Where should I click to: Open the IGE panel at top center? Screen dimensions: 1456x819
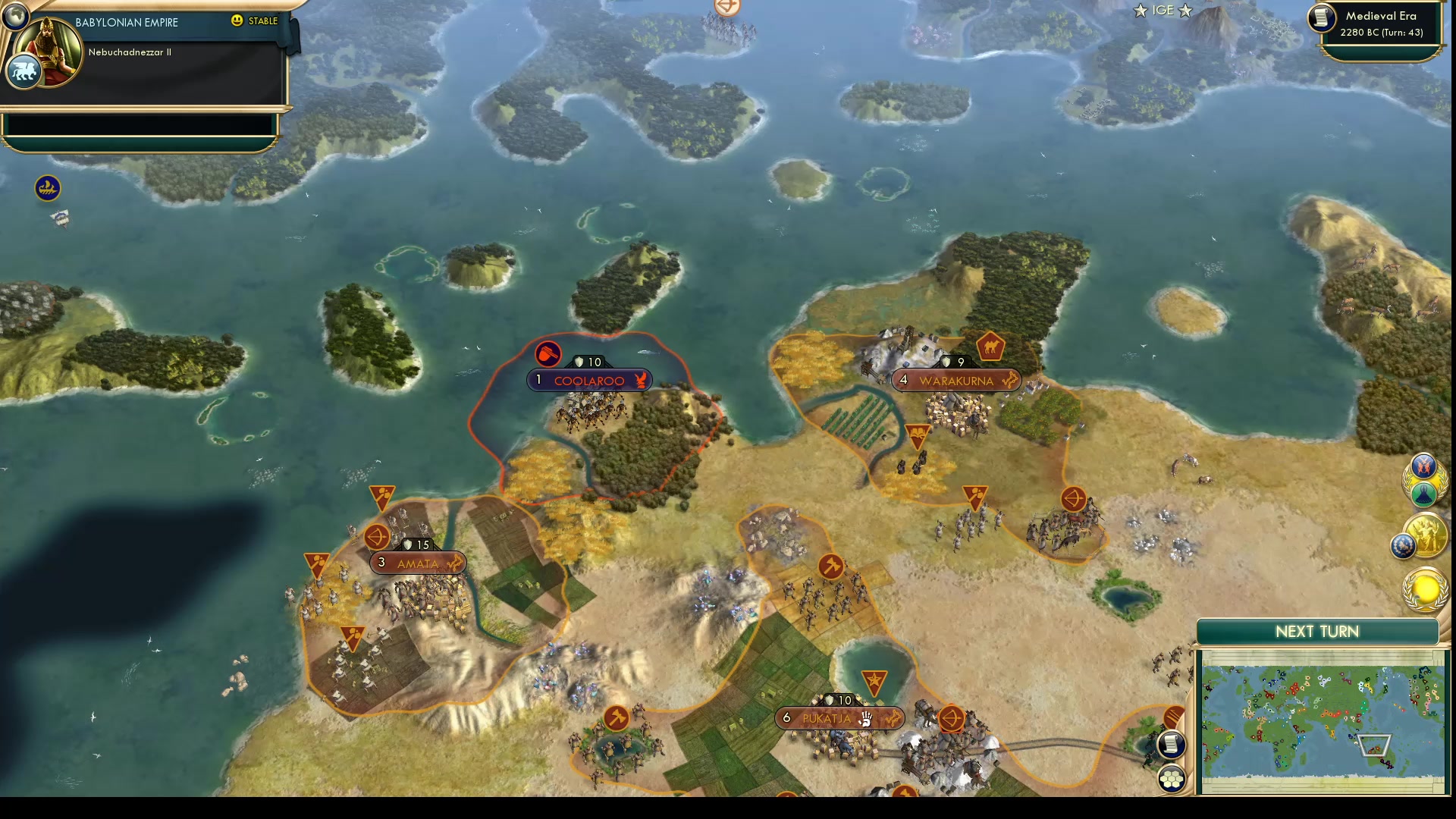click(x=1163, y=11)
